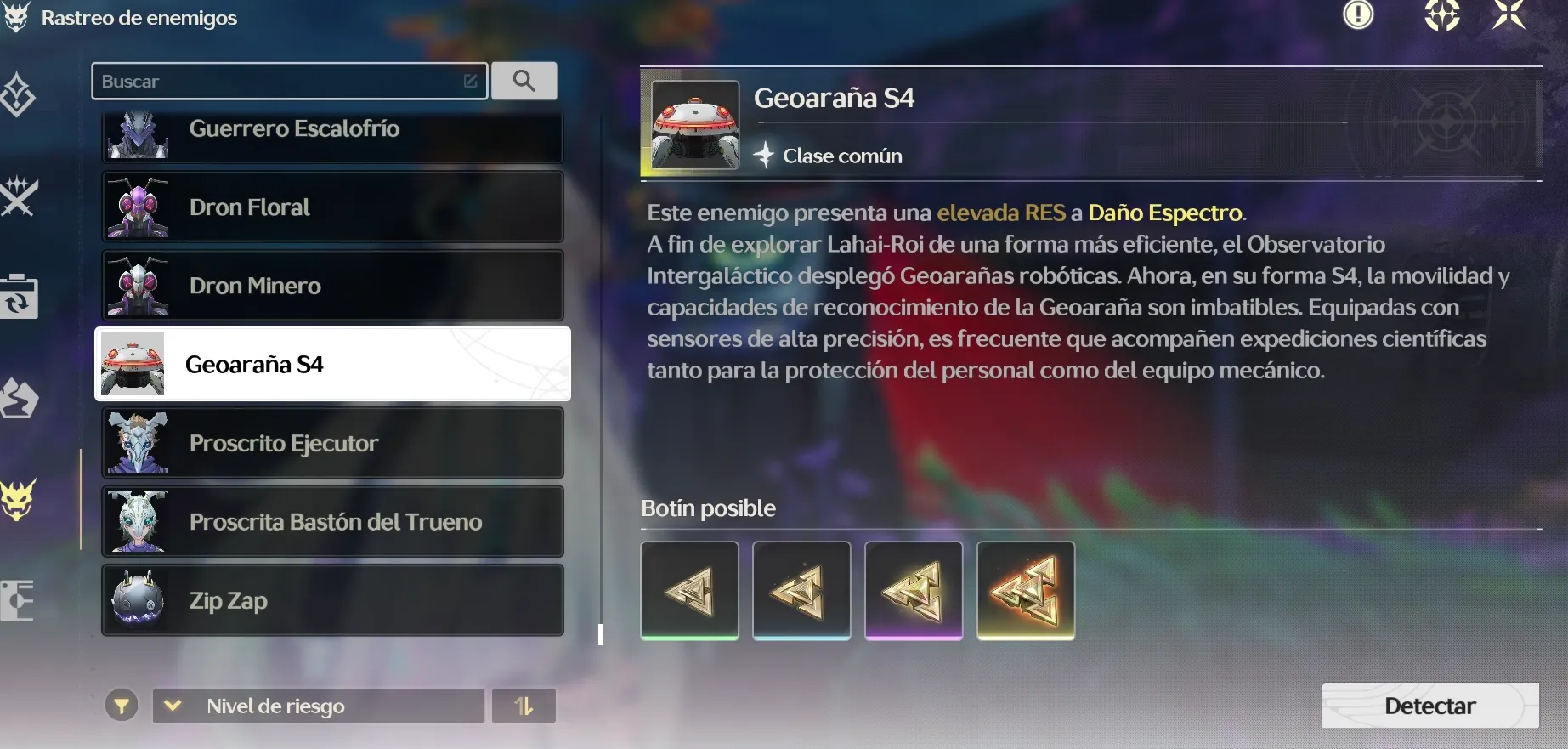
Task: Select the Dron Floral entry
Action: tap(332, 207)
